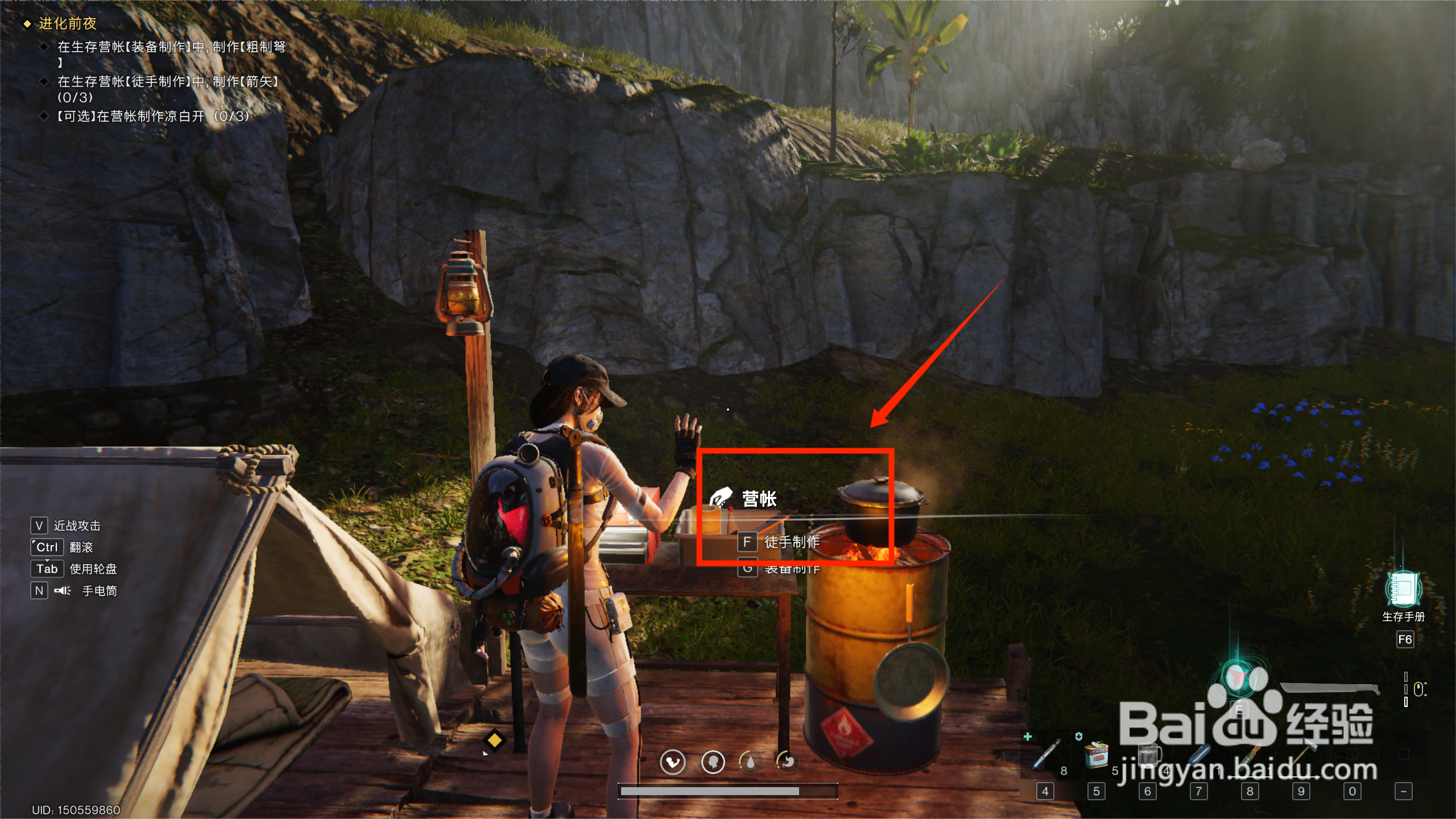Open the 进化前夜 quest tracker title

pyautogui.click(x=68, y=23)
